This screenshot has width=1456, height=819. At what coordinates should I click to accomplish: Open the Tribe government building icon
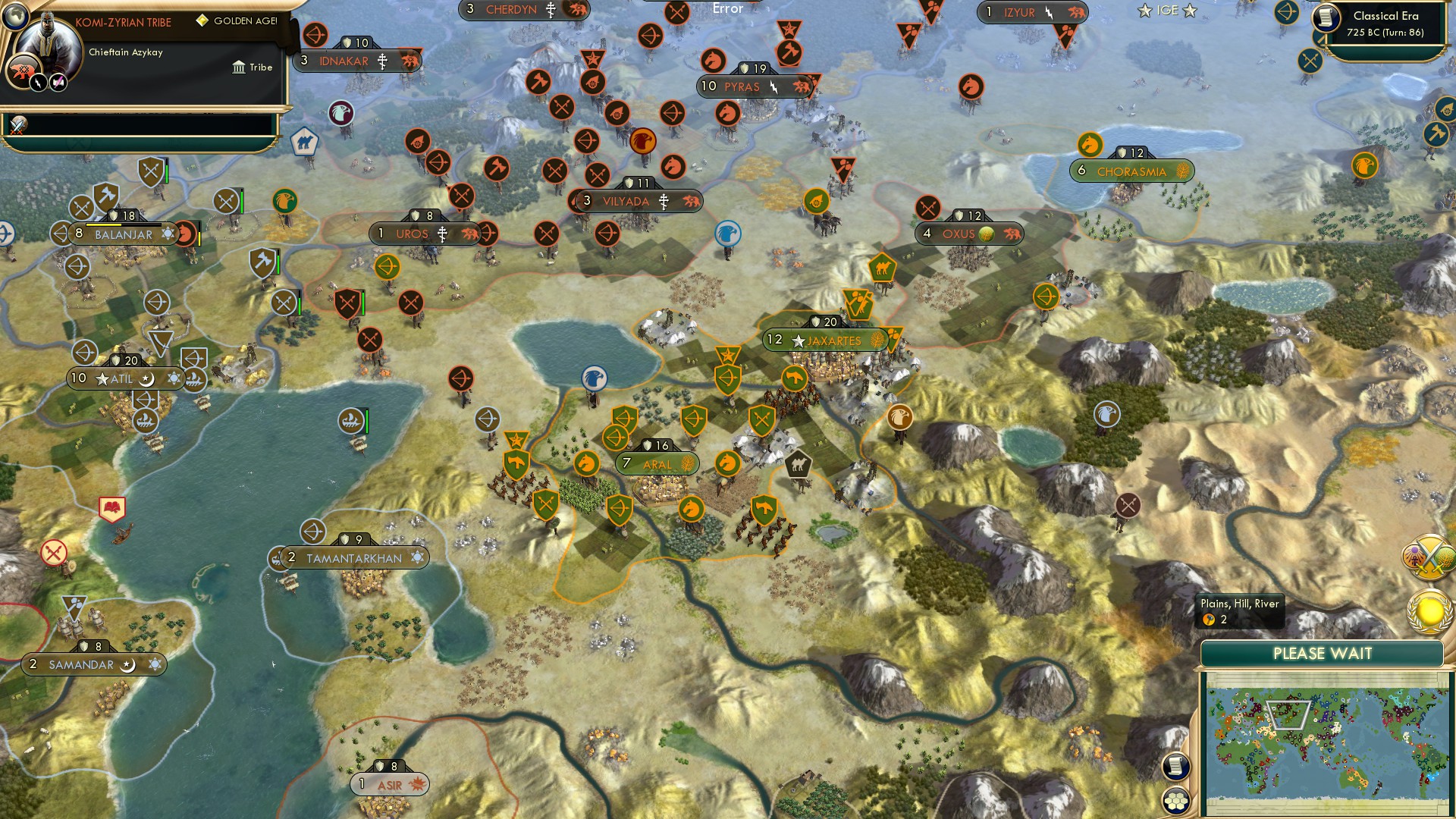[240, 67]
